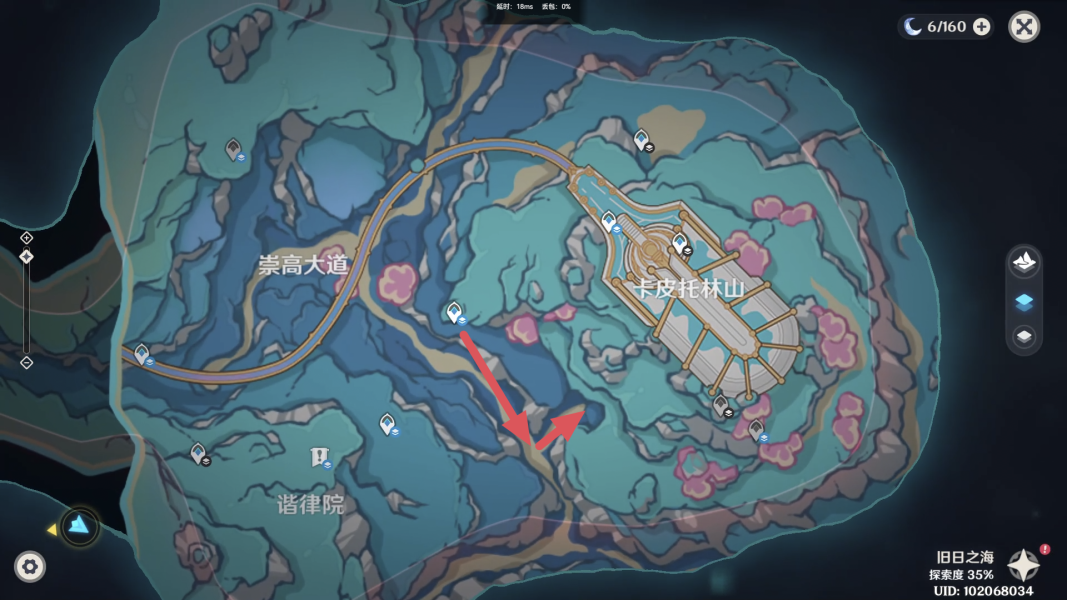Select the waypoint left of 崇高大道 track
Image resolution: width=1067 pixels, height=600 pixels.
pyautogui.click(x=142, y=353)
